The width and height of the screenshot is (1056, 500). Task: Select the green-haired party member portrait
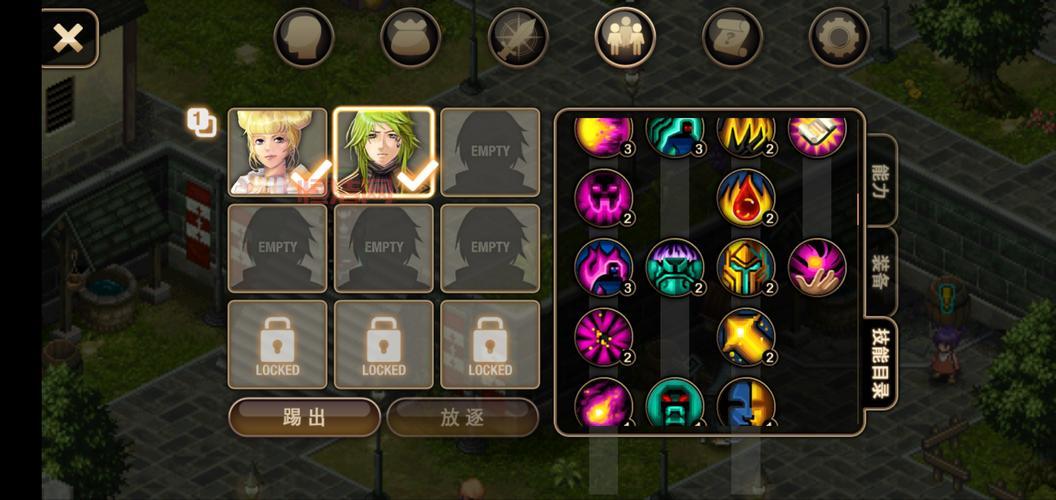(384, 152)
